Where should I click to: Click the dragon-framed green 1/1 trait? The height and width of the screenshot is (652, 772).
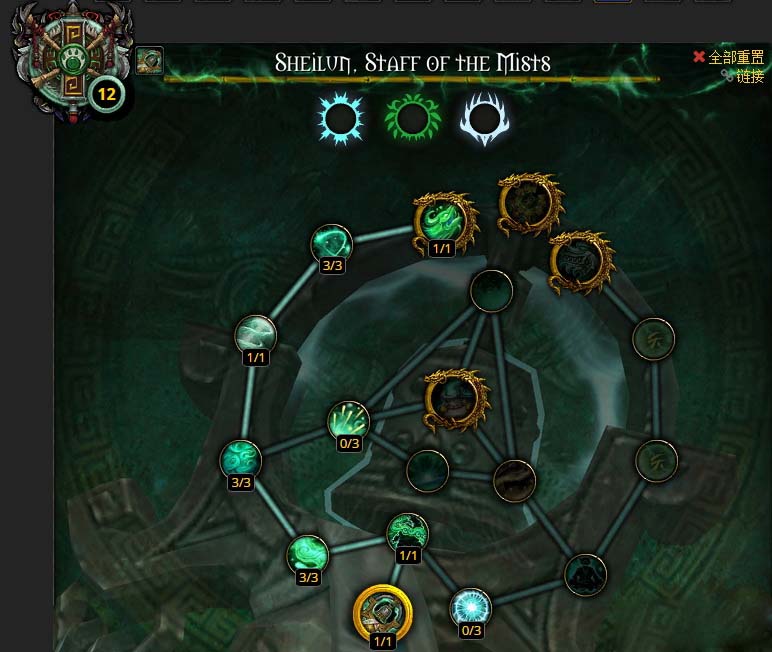click(441, 221)
